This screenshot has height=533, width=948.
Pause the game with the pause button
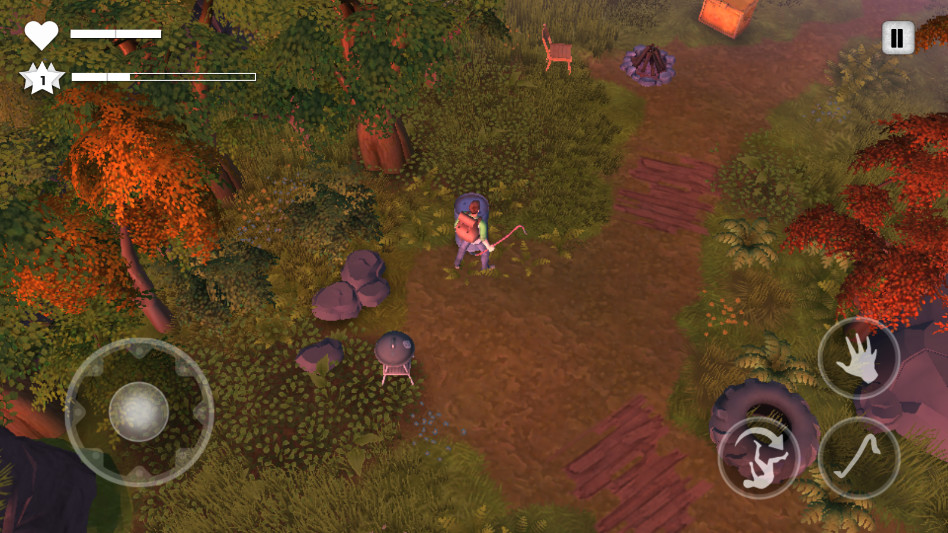[897, 39]
